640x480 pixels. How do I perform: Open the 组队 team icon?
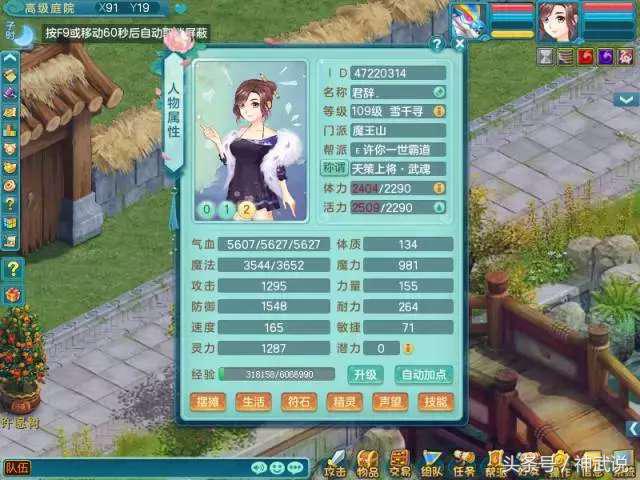[432, 464]
